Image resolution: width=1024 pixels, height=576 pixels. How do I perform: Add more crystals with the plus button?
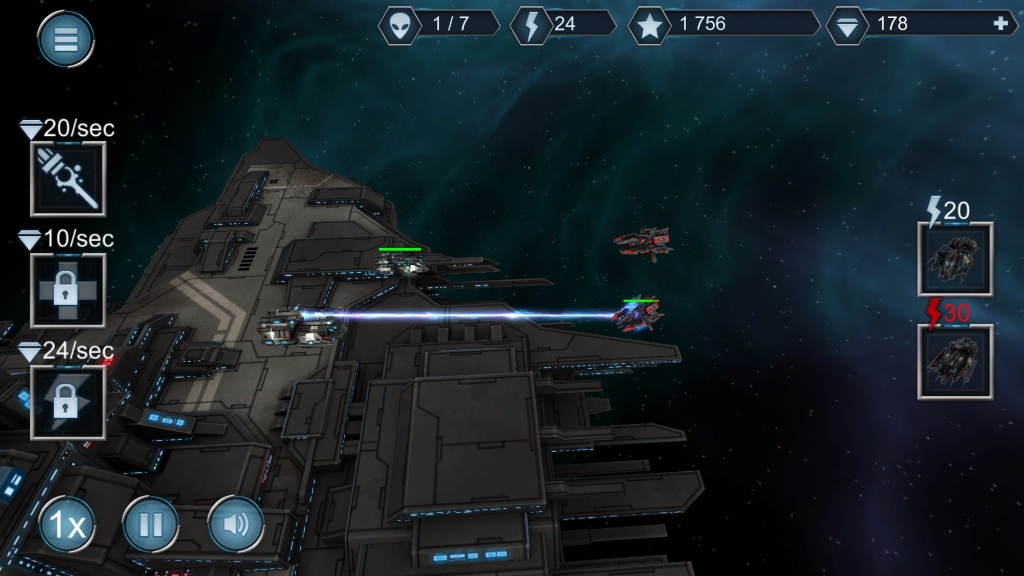tap(1001, 24)
